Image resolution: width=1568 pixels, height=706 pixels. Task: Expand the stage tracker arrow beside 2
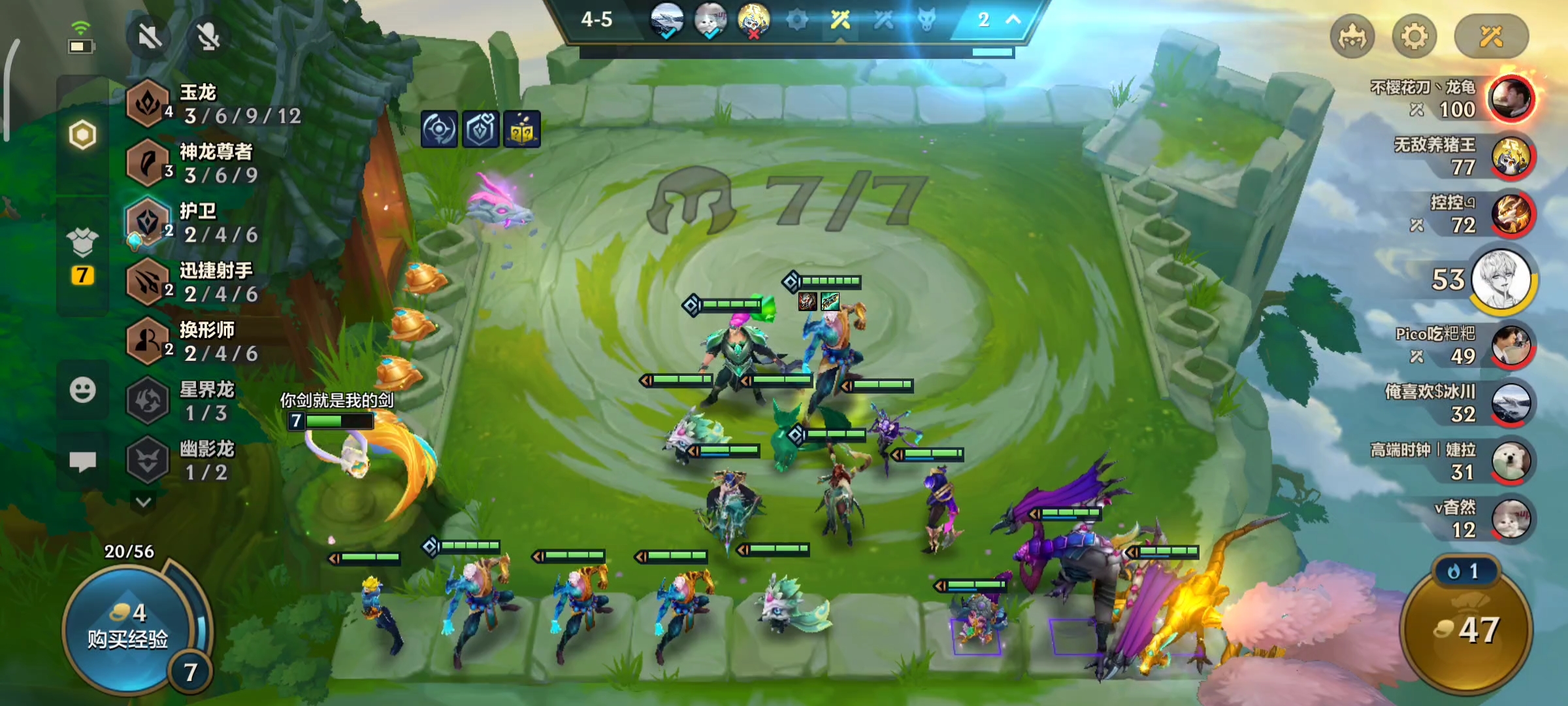click(x=1013, y=20)
